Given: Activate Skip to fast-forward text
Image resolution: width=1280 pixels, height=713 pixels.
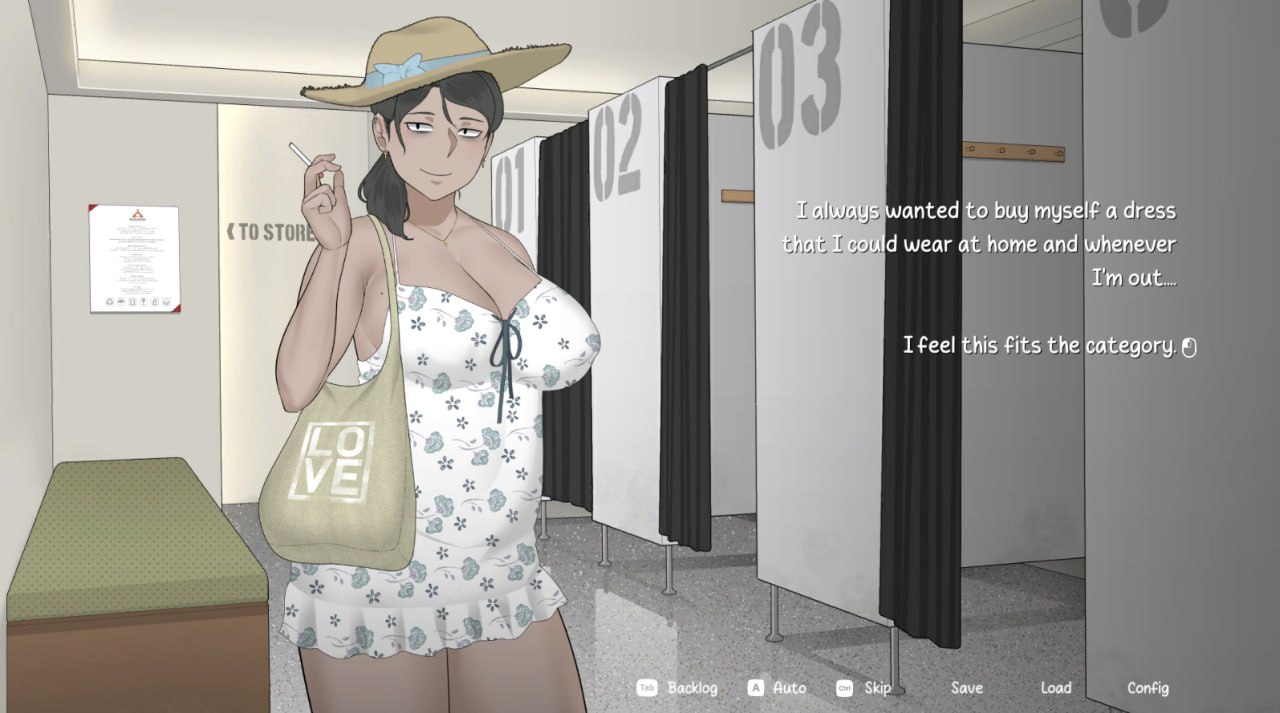Looking at the screenshot, I should (877, 688).
